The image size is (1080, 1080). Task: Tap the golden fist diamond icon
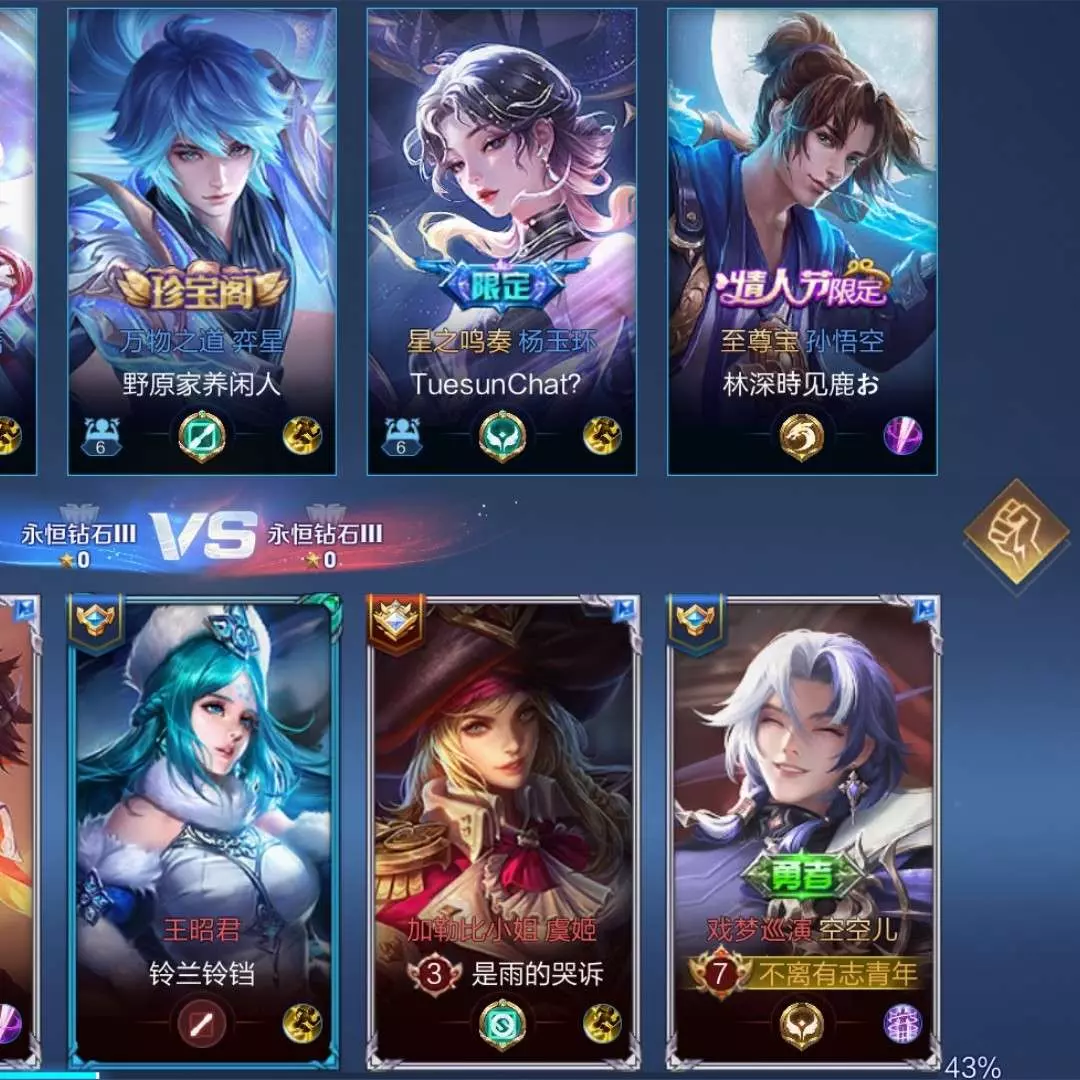click(1016, 532)
